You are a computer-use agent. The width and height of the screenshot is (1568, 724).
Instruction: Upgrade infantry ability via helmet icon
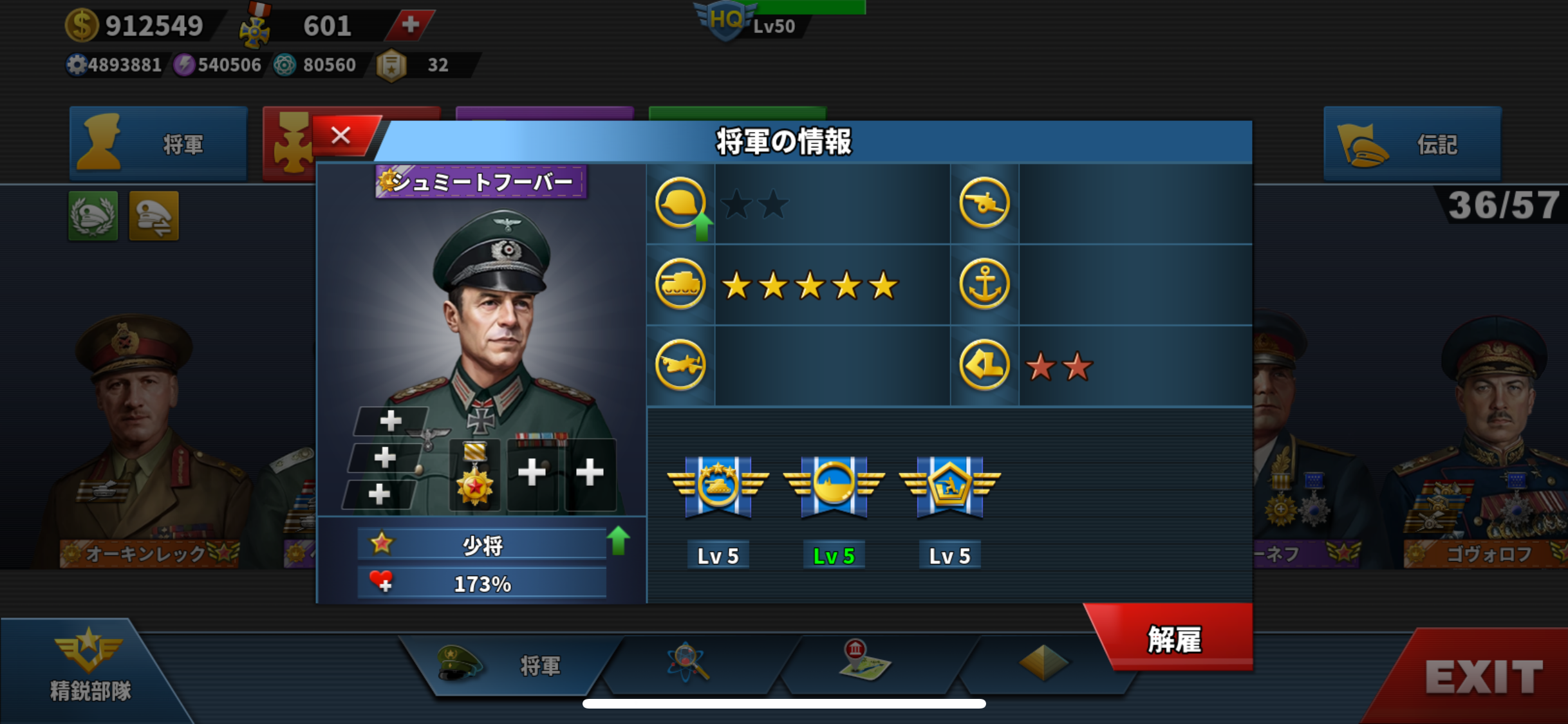tap(681, 204)
